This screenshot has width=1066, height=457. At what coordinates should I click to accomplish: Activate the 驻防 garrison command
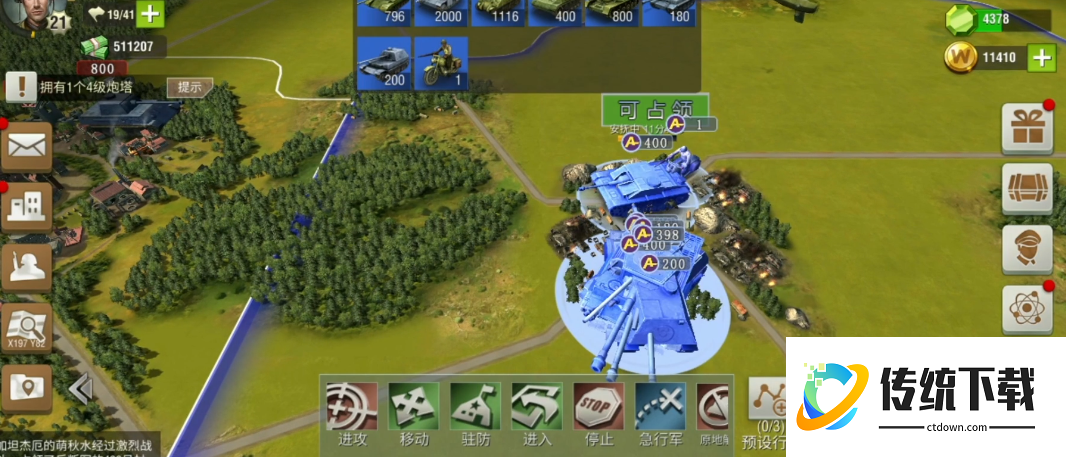475,408
